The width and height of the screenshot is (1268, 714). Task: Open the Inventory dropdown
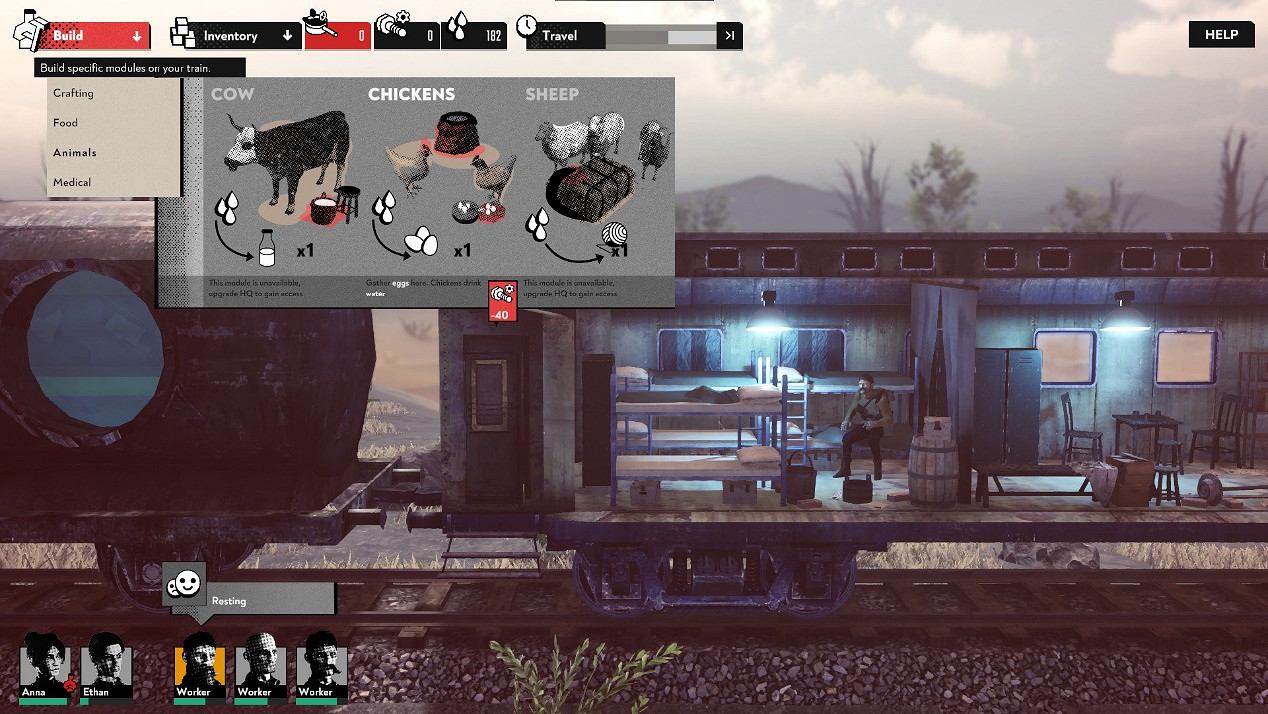click(x=247, y=36)
